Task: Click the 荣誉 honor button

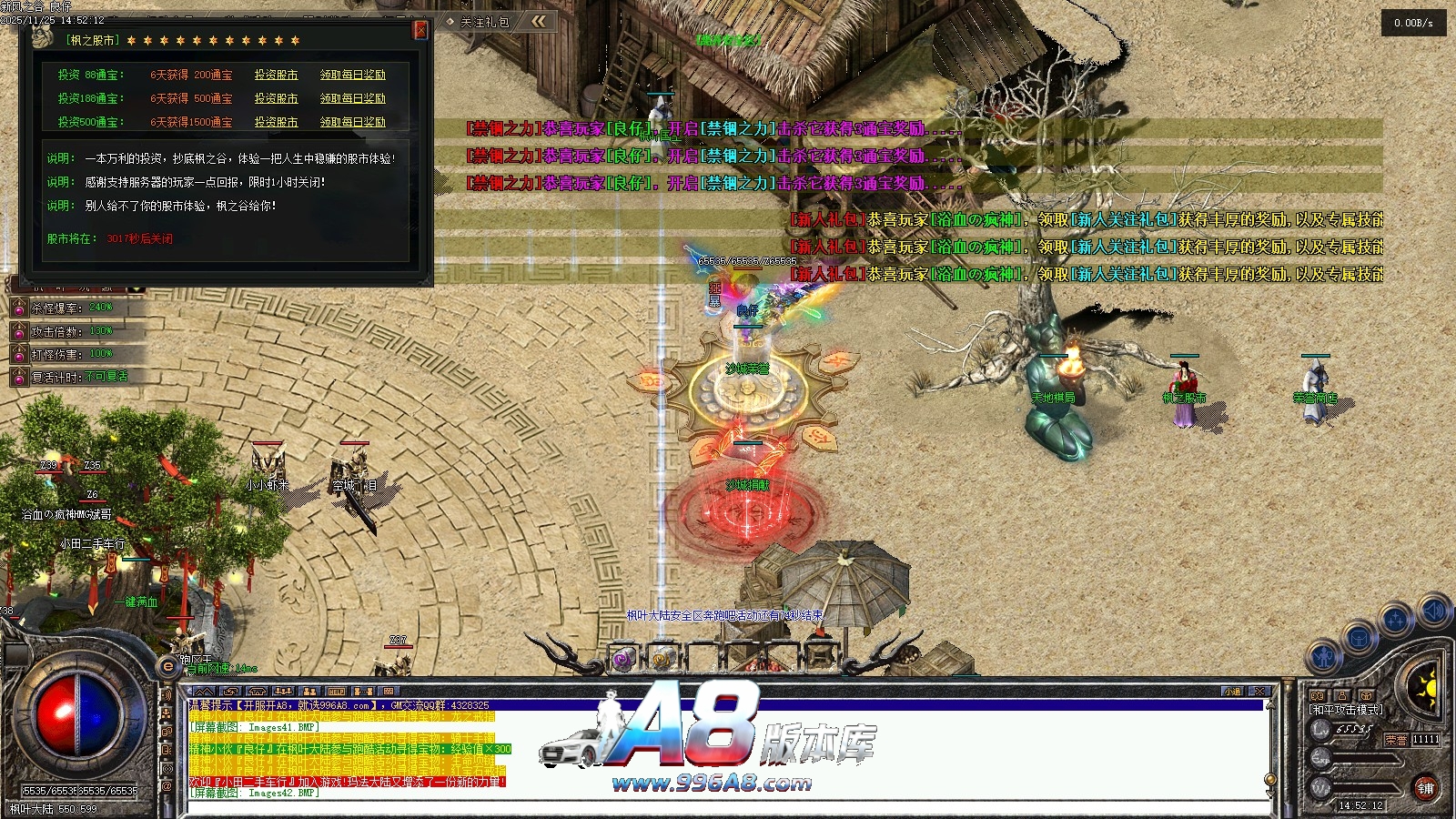Action: [1396, 740]
